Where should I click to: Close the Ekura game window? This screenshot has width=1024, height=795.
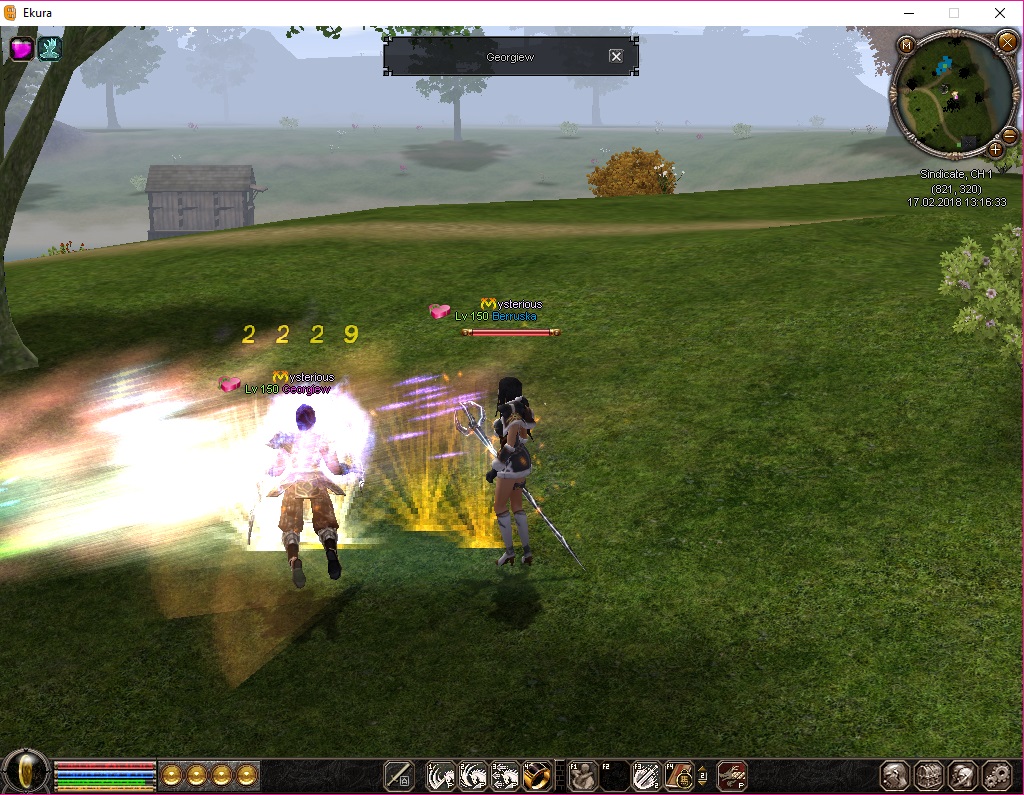1000,13
